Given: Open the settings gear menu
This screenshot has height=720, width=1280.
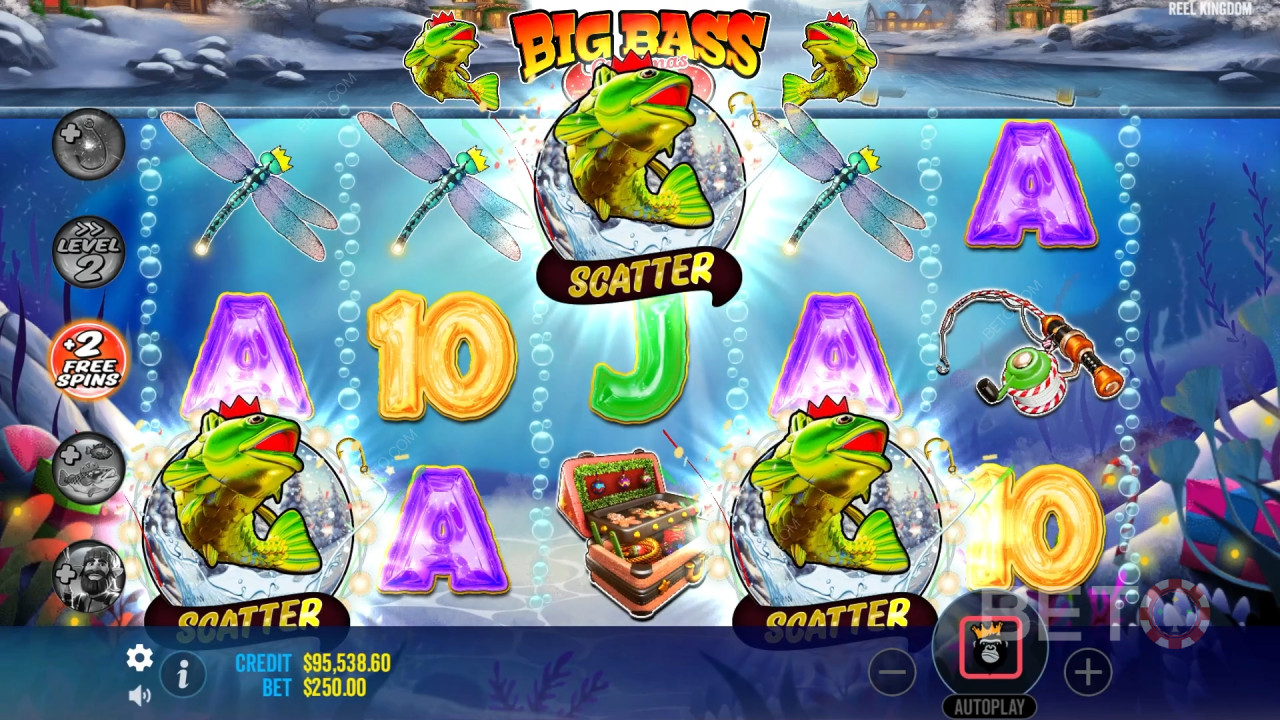Looking at the screenshot, I should 139,657.
